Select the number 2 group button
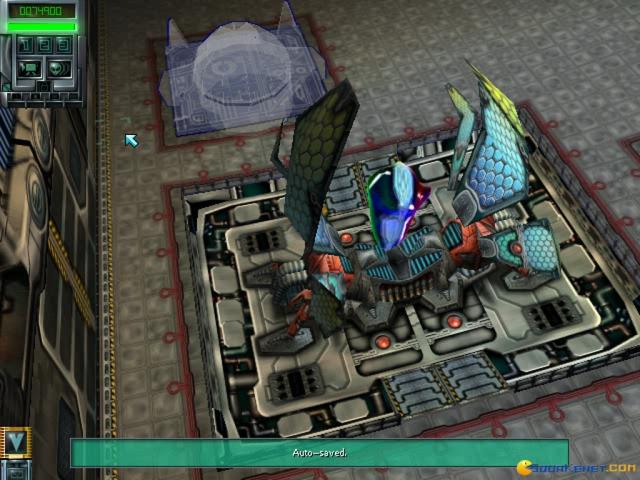The image size is (640, 480). (x=43, y=45)
